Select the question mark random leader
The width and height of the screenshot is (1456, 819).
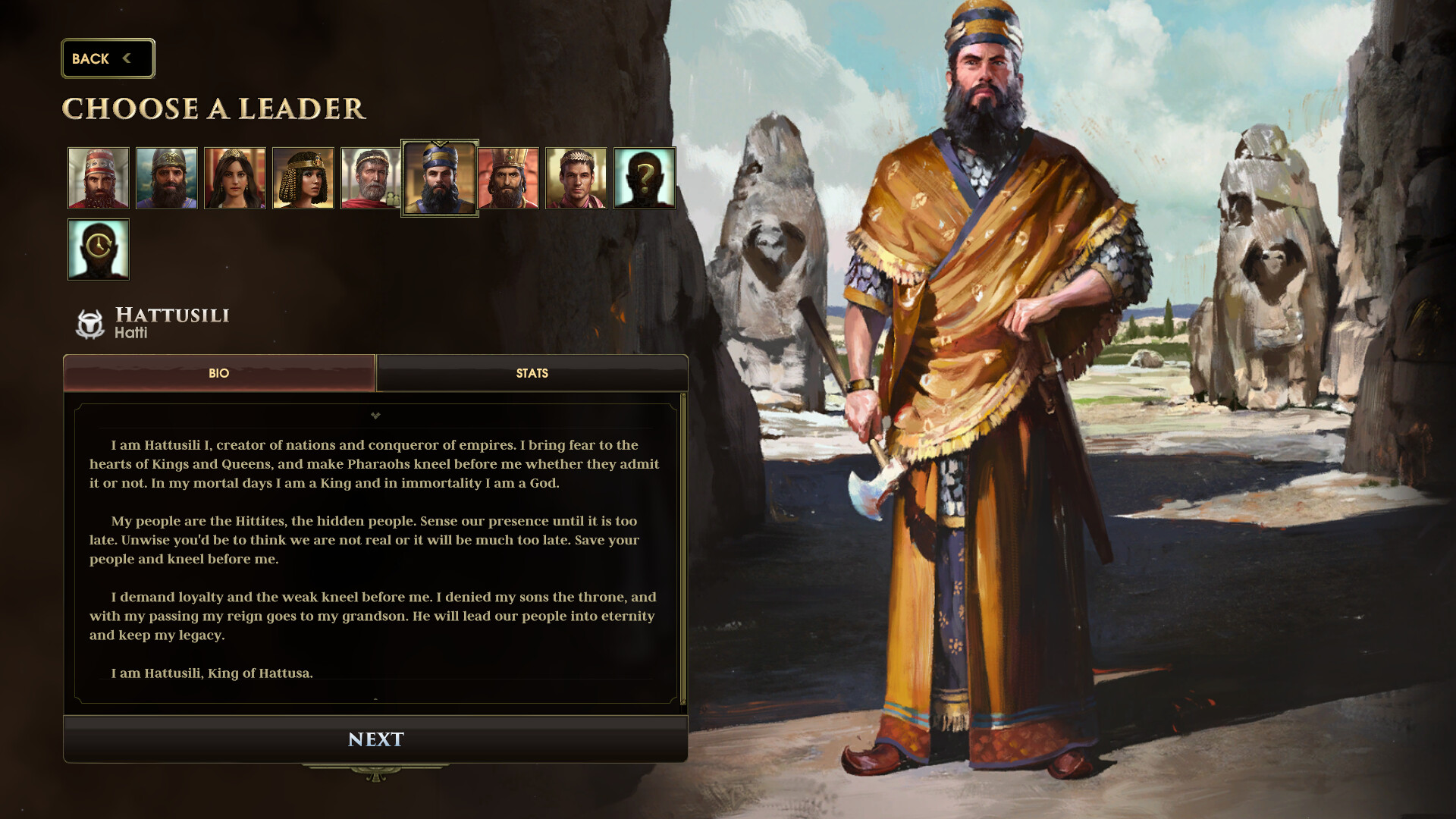pyautogui.click(x=645, y=178)
